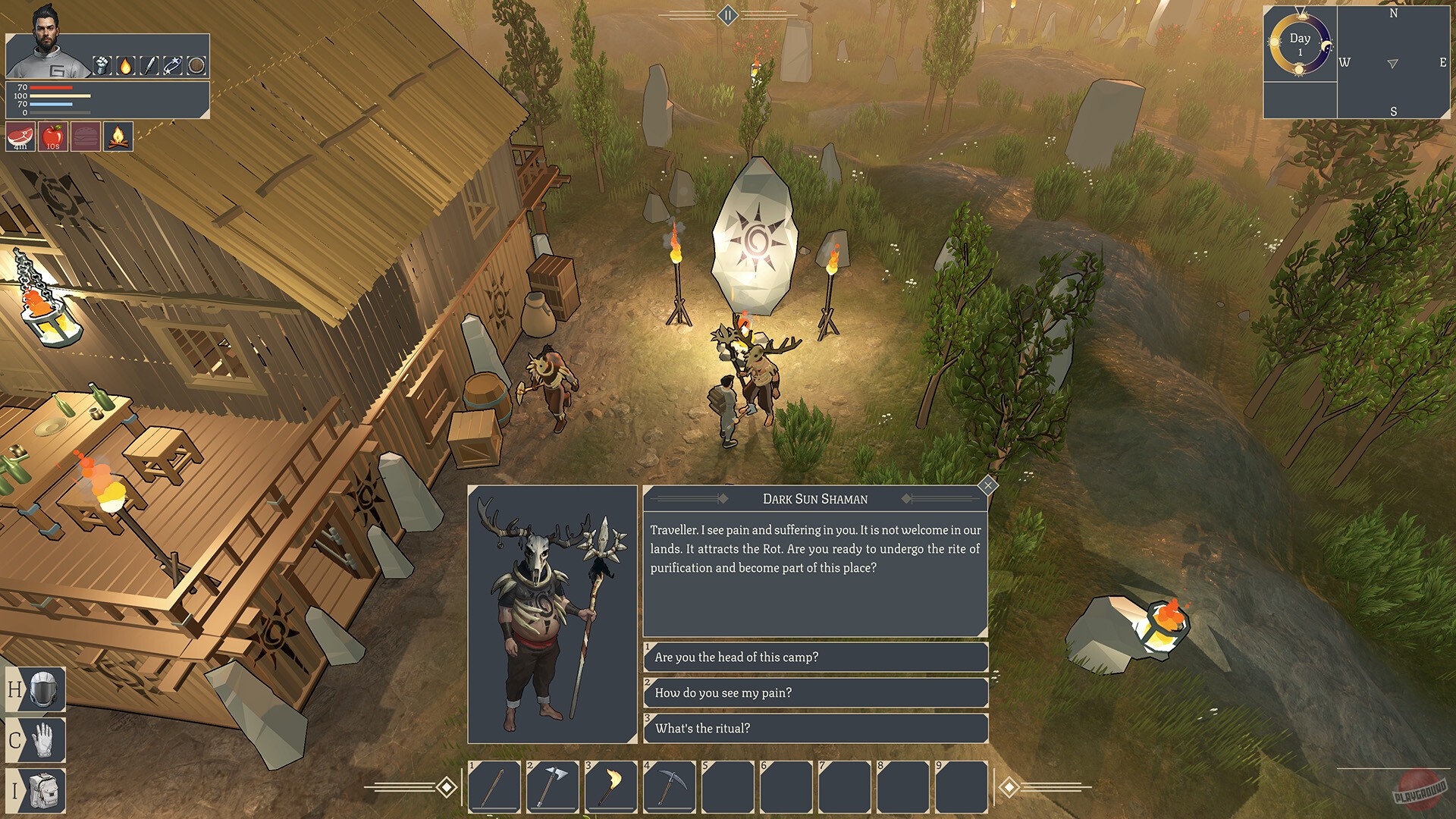Click the campfire status effect icon
The width and height of the screenshot is (1456, 819).
point(118,137)
